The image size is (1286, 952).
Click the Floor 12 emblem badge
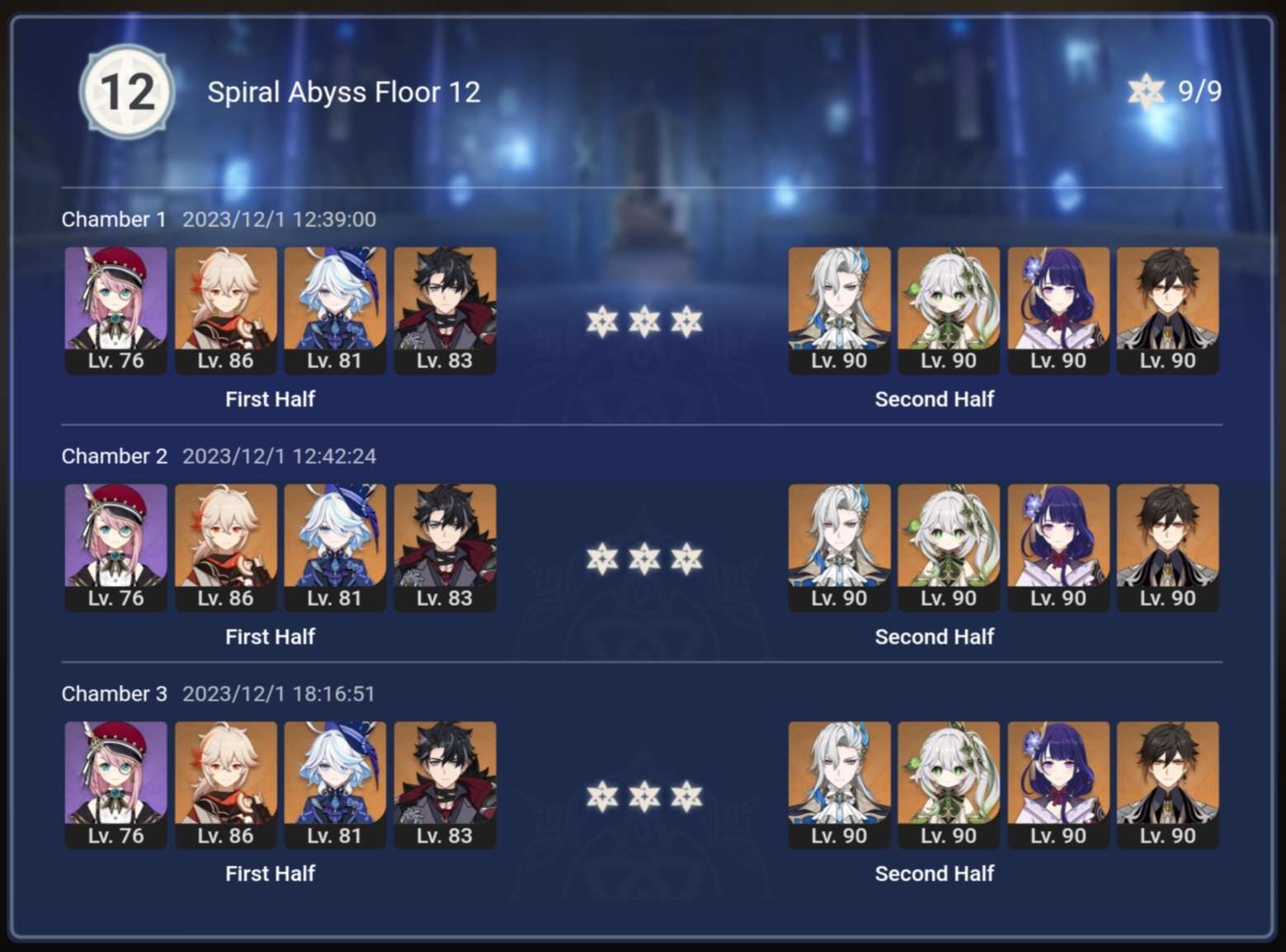click(x=126, y=92)
